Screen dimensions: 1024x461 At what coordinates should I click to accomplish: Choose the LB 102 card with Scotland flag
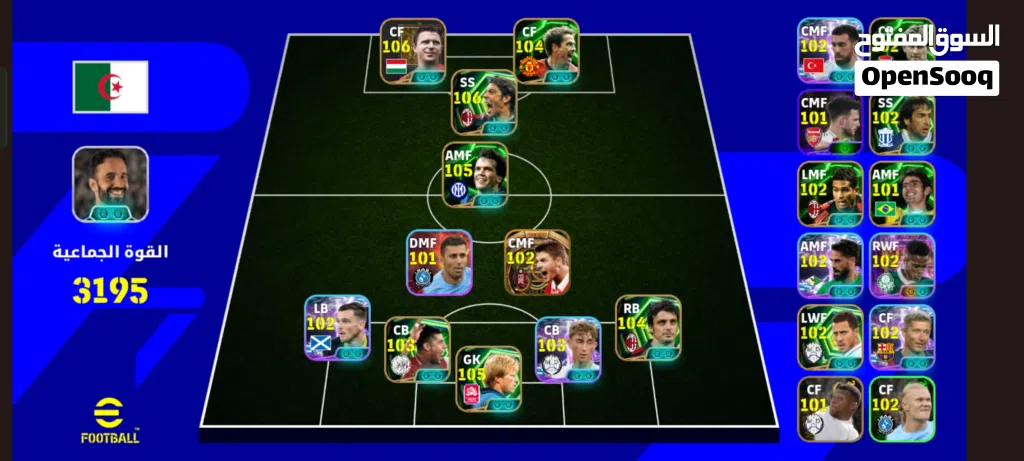click(338, 327)
